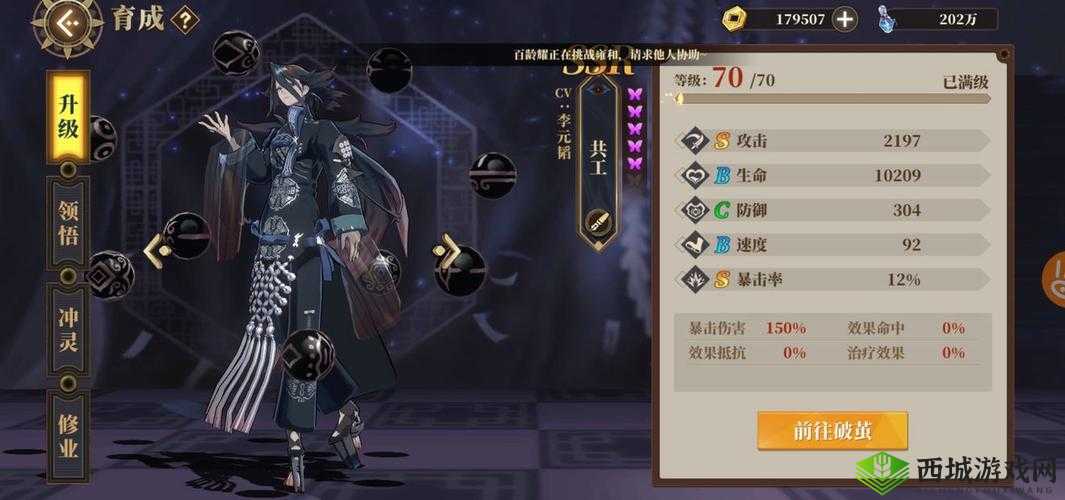The height and width of the screenshot is (500, 1065).
Task: Open the help question mark next to 育成
Action: (x=185, y=19)
